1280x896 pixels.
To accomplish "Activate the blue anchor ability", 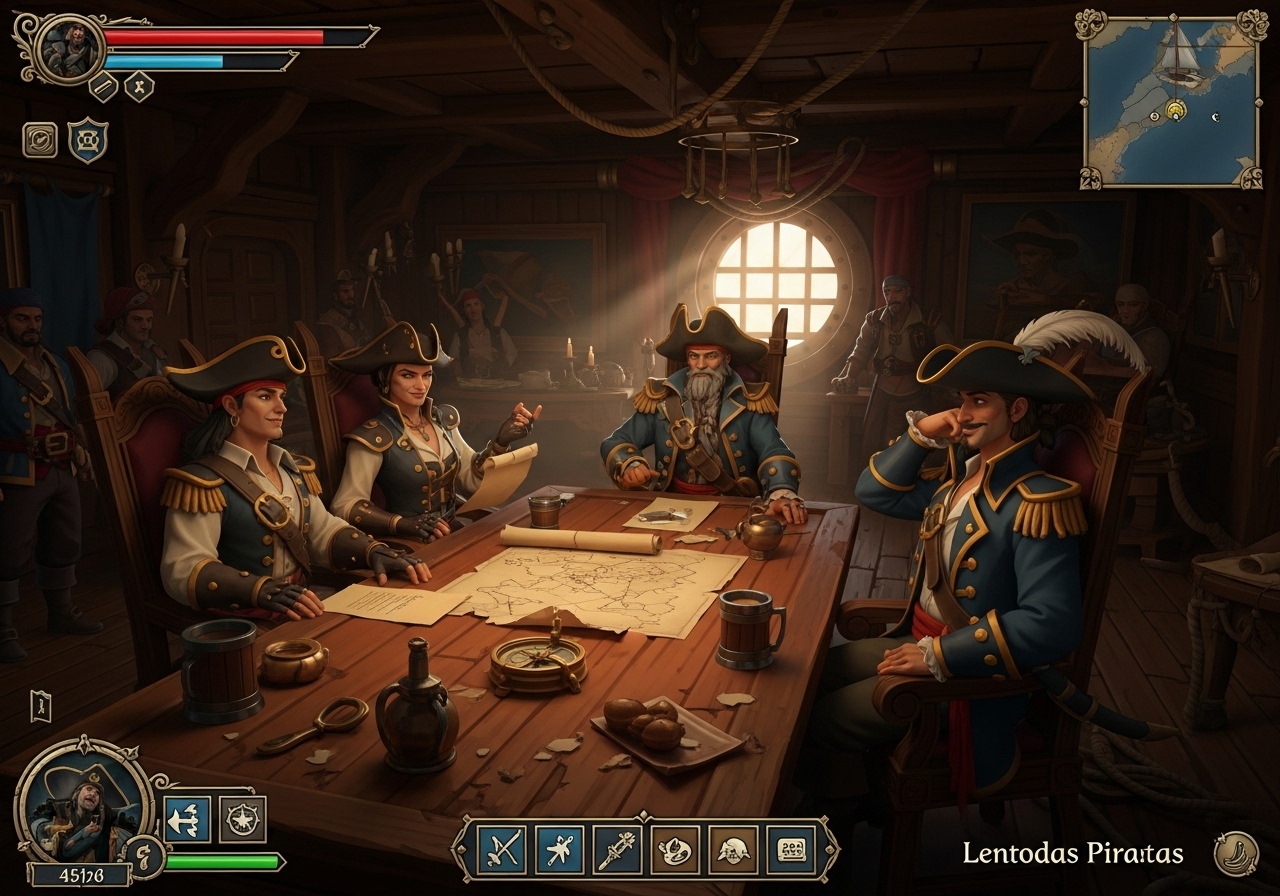I will pyautogui.click(x=187, y=820).
